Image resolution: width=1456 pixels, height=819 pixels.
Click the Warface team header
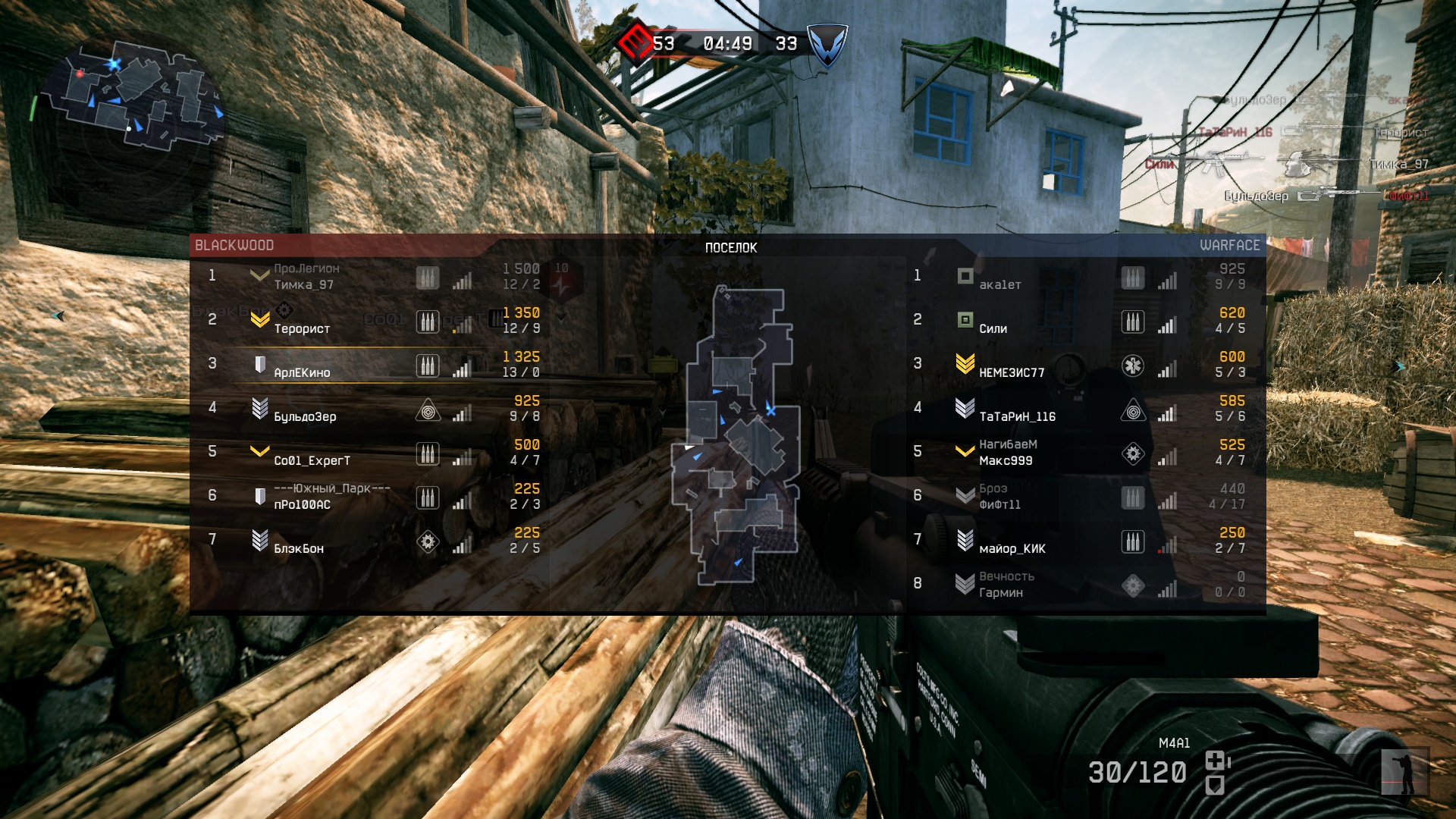tap(1228, 246)
